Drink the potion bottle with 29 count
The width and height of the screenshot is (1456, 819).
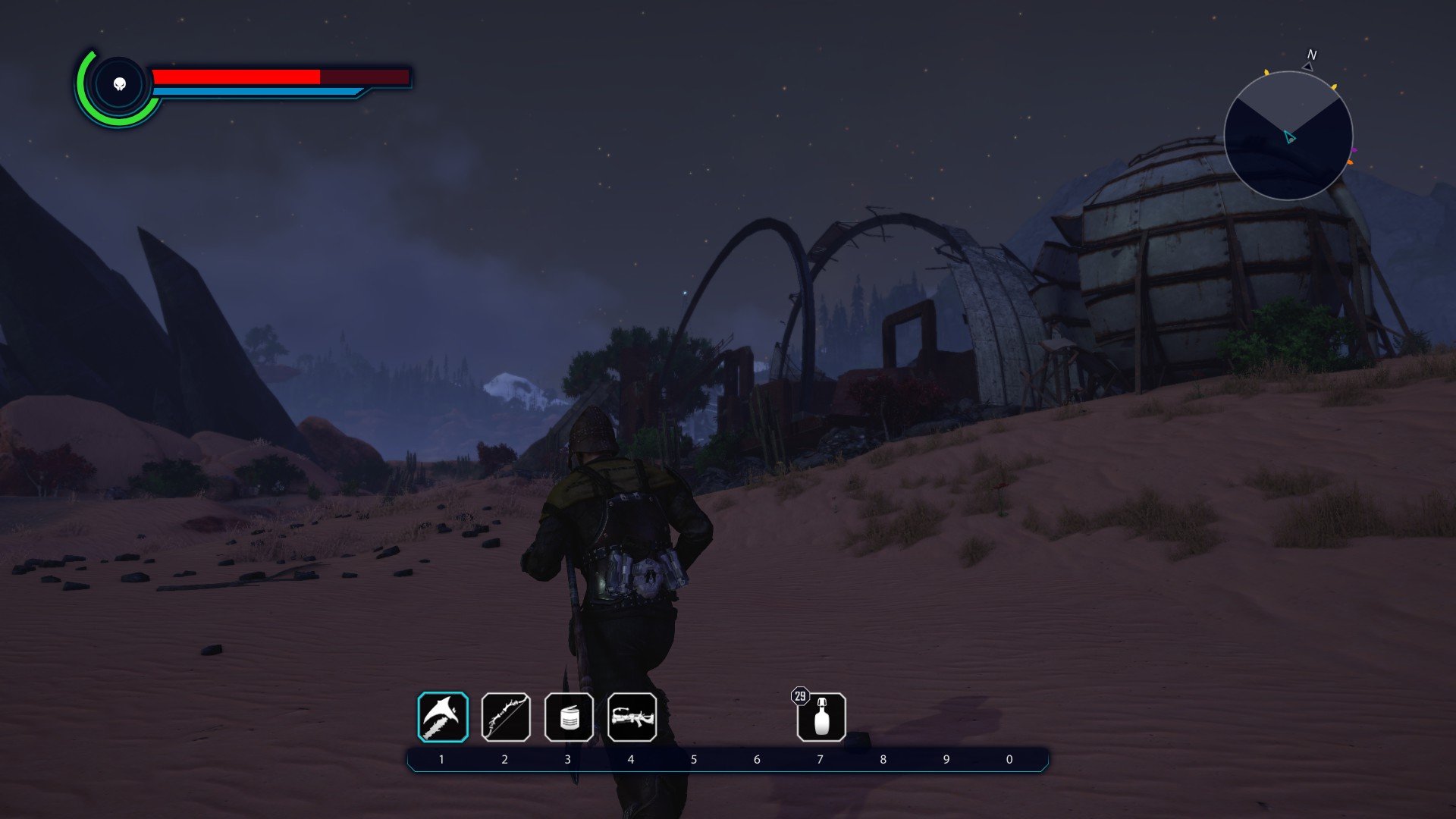tap(821, 717)
